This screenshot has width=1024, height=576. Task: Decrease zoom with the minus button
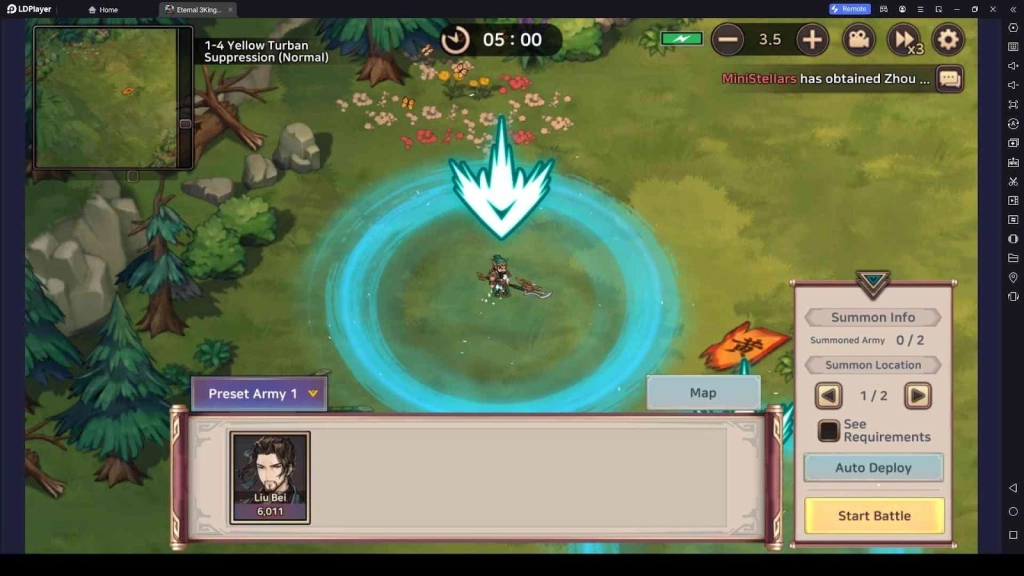tap(728, 40)
